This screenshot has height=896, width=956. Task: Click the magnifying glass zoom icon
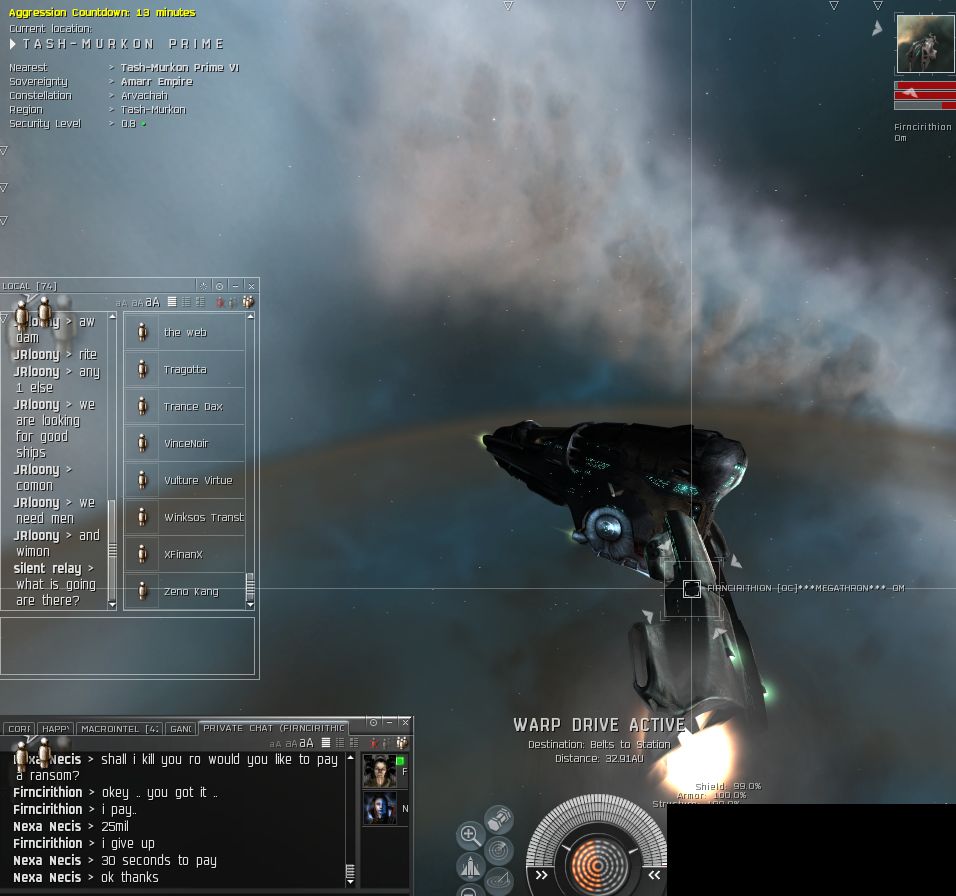470,834
